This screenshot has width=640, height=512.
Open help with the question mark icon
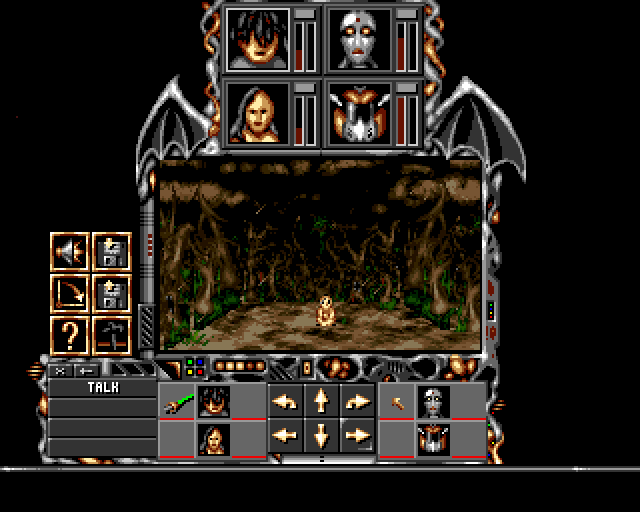pos(70,335)
